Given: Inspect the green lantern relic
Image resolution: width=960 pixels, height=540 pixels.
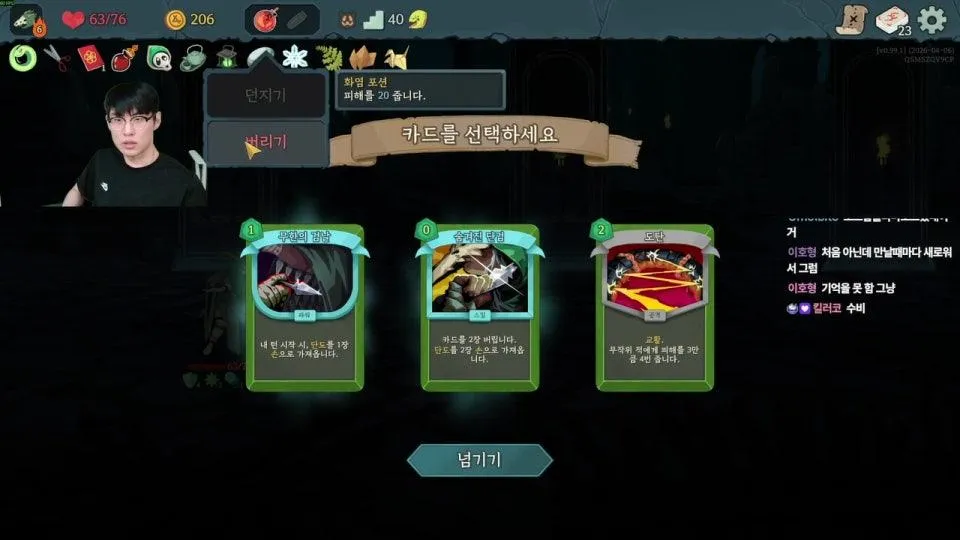Looking at the screenshot, I should 226,58.
